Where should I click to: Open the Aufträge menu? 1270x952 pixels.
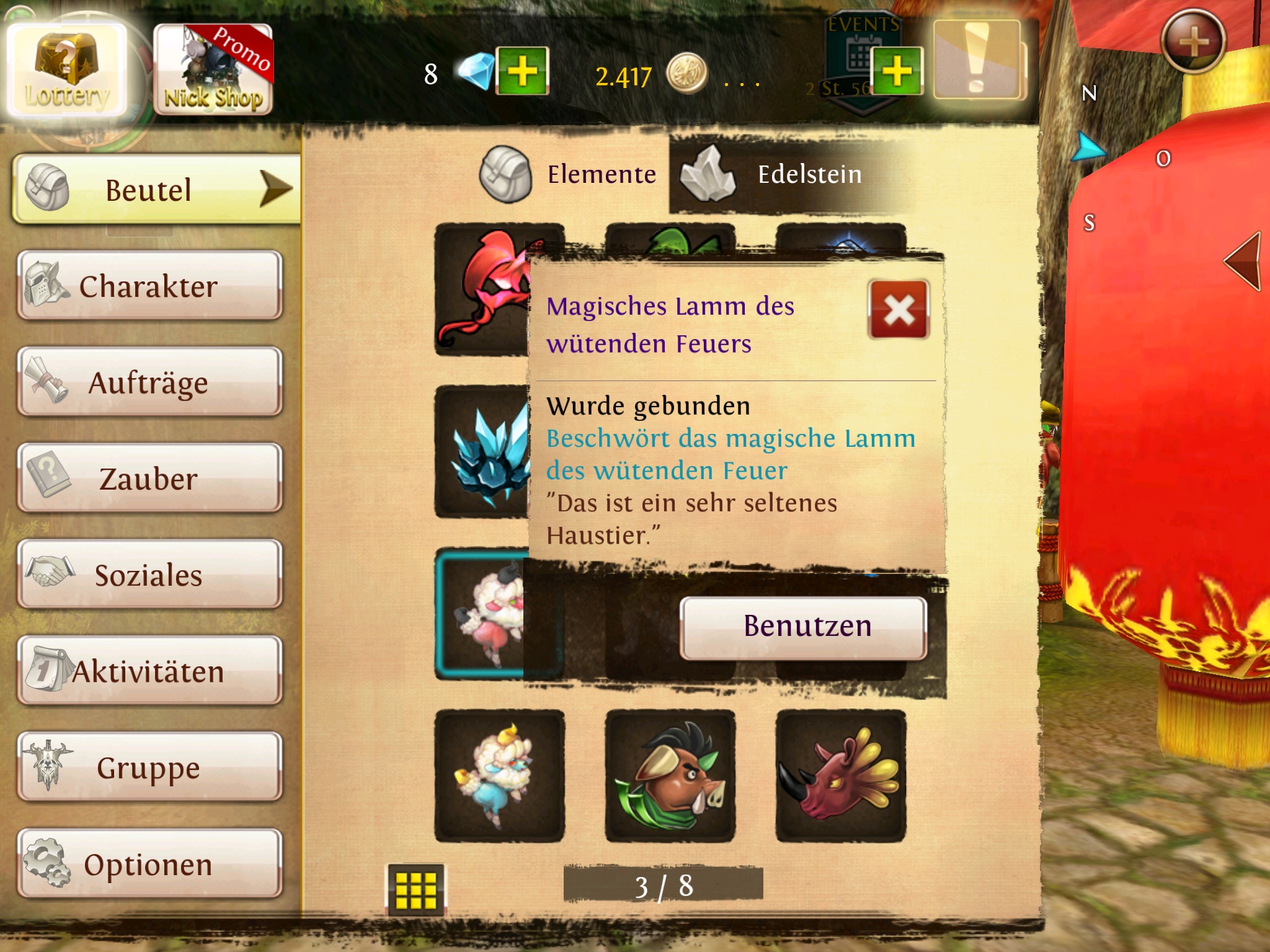pyautogui.click(x=149, y=382)
